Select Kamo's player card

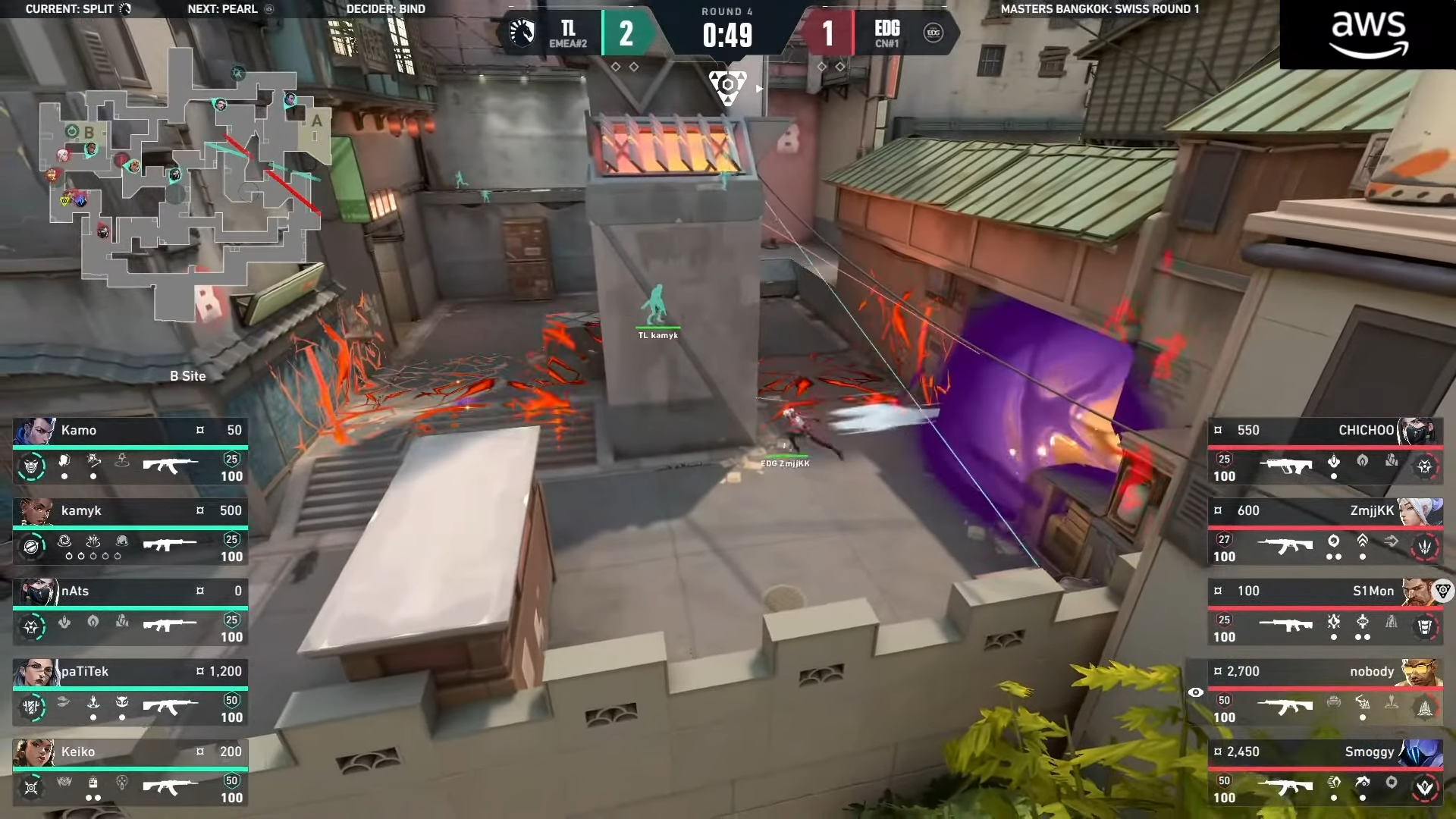(x=130, y=452)
